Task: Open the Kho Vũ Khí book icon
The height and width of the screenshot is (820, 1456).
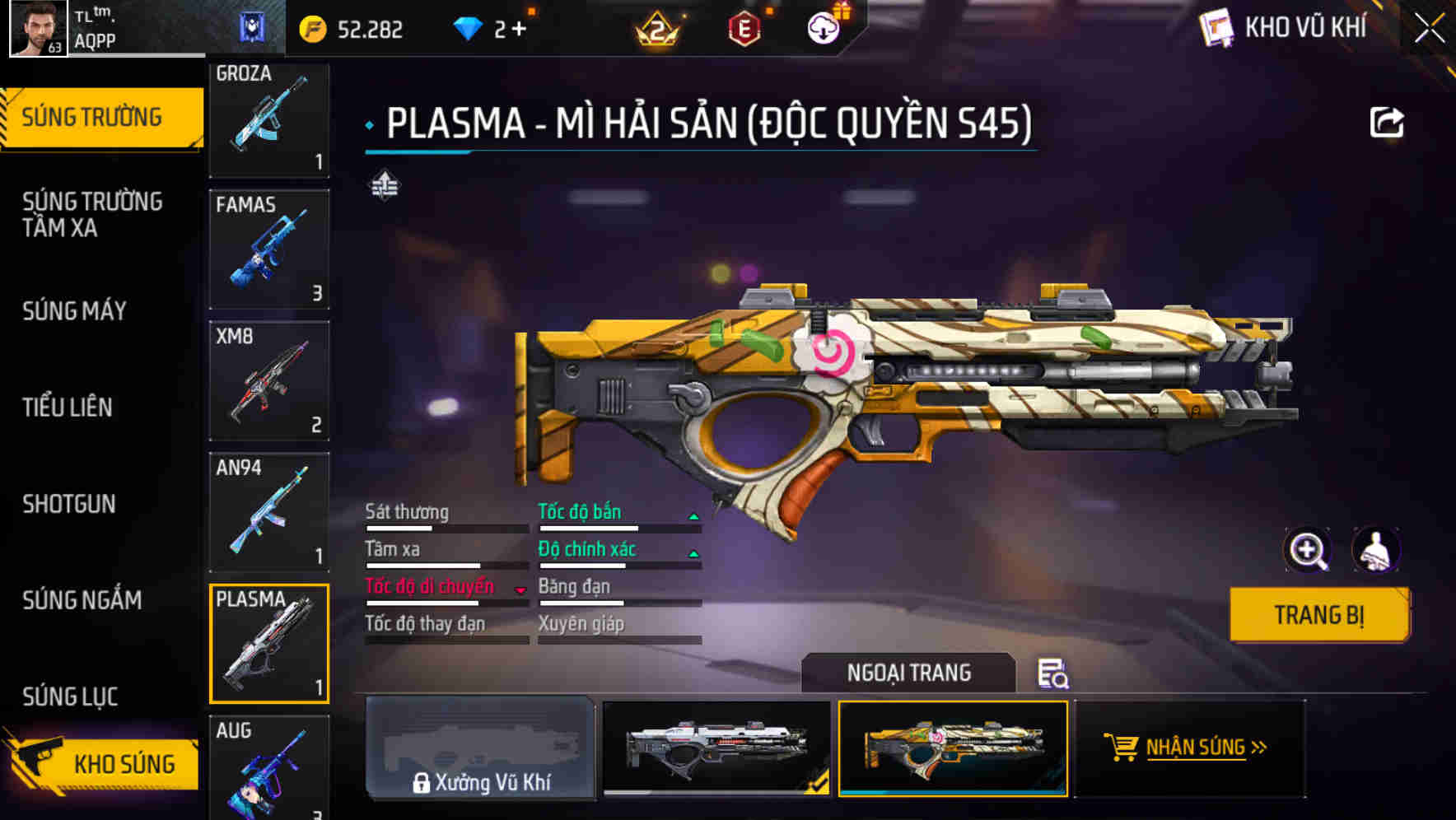Action: (1216, 26)
